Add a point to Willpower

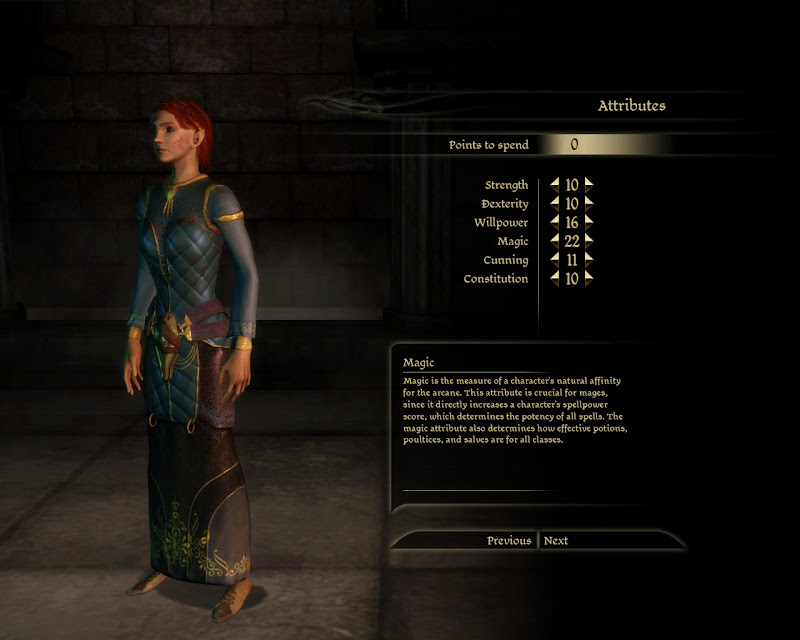(589, 222)
